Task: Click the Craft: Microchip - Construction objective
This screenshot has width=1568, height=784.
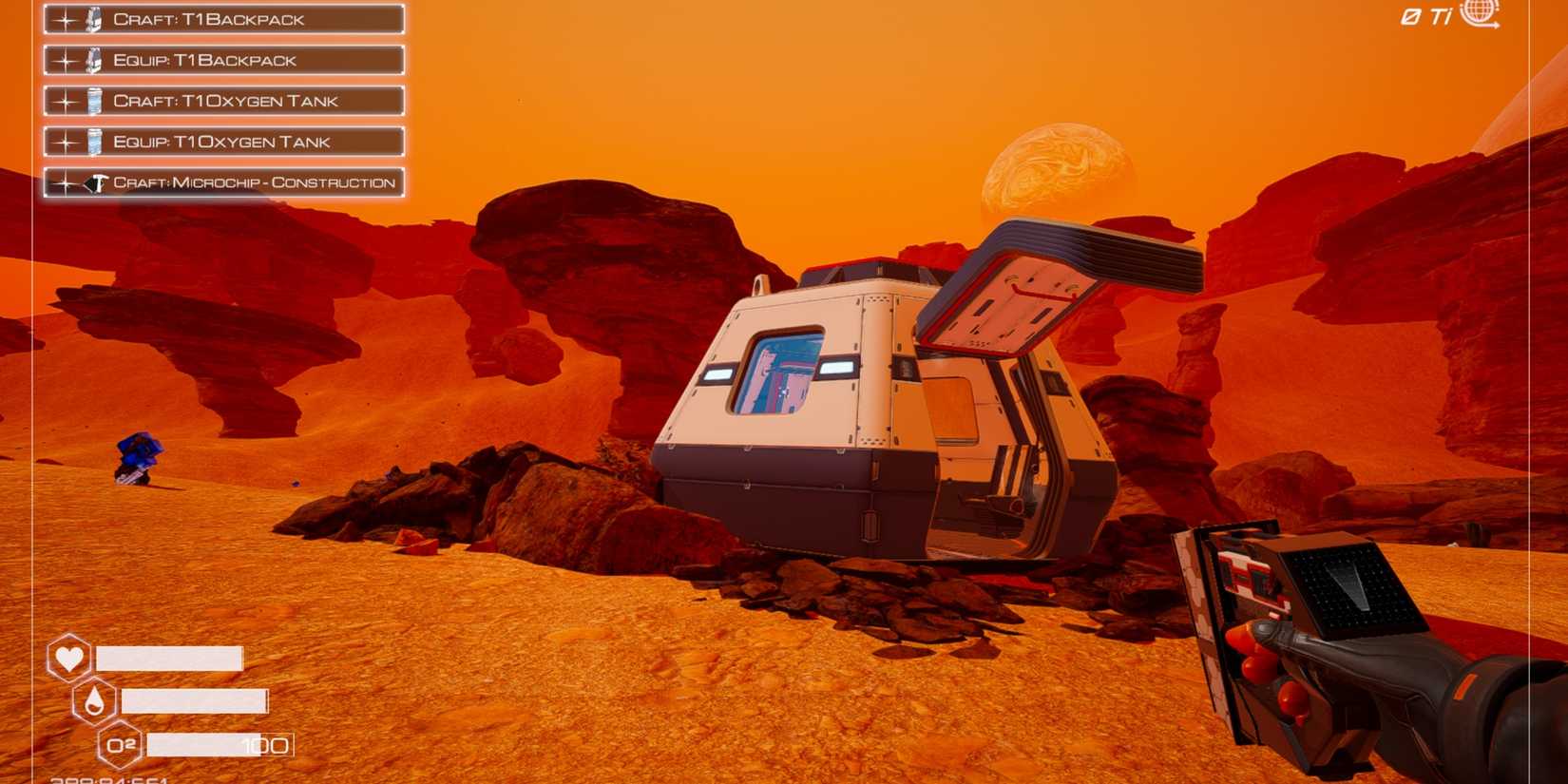Action: (223, 181)
